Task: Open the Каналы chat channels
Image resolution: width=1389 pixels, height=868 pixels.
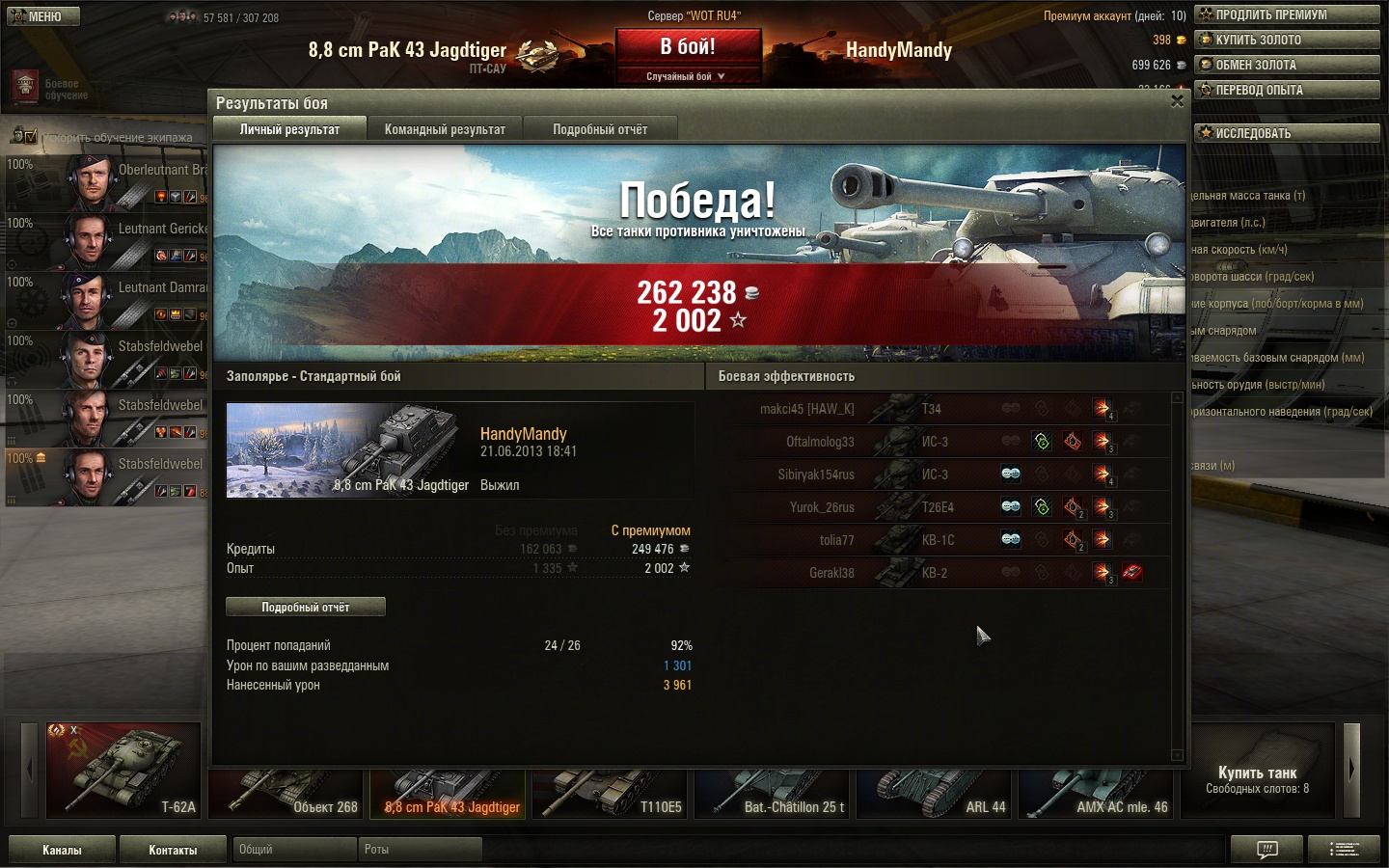Action: [x=62, y=850]
